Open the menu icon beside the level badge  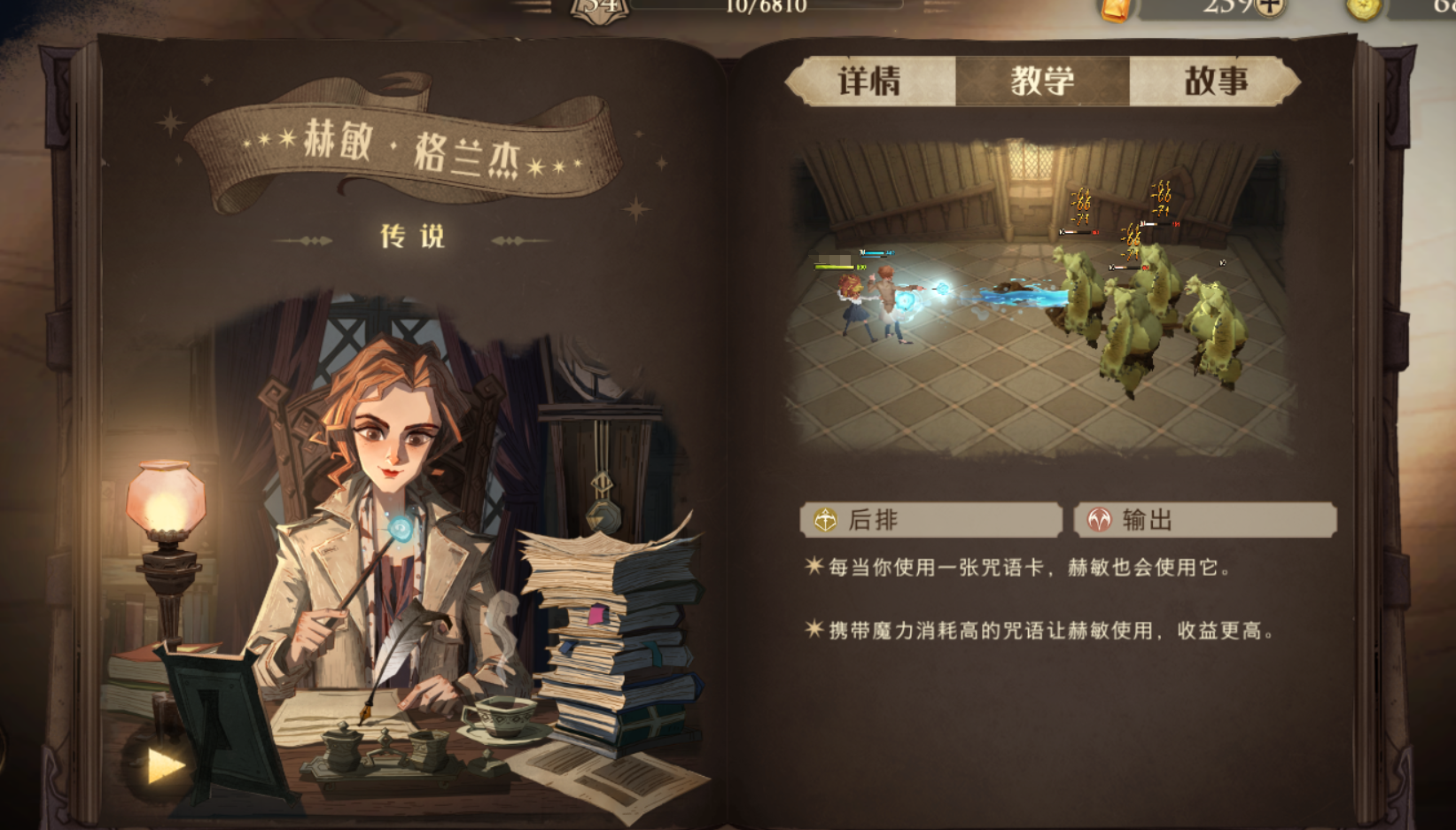535,5
